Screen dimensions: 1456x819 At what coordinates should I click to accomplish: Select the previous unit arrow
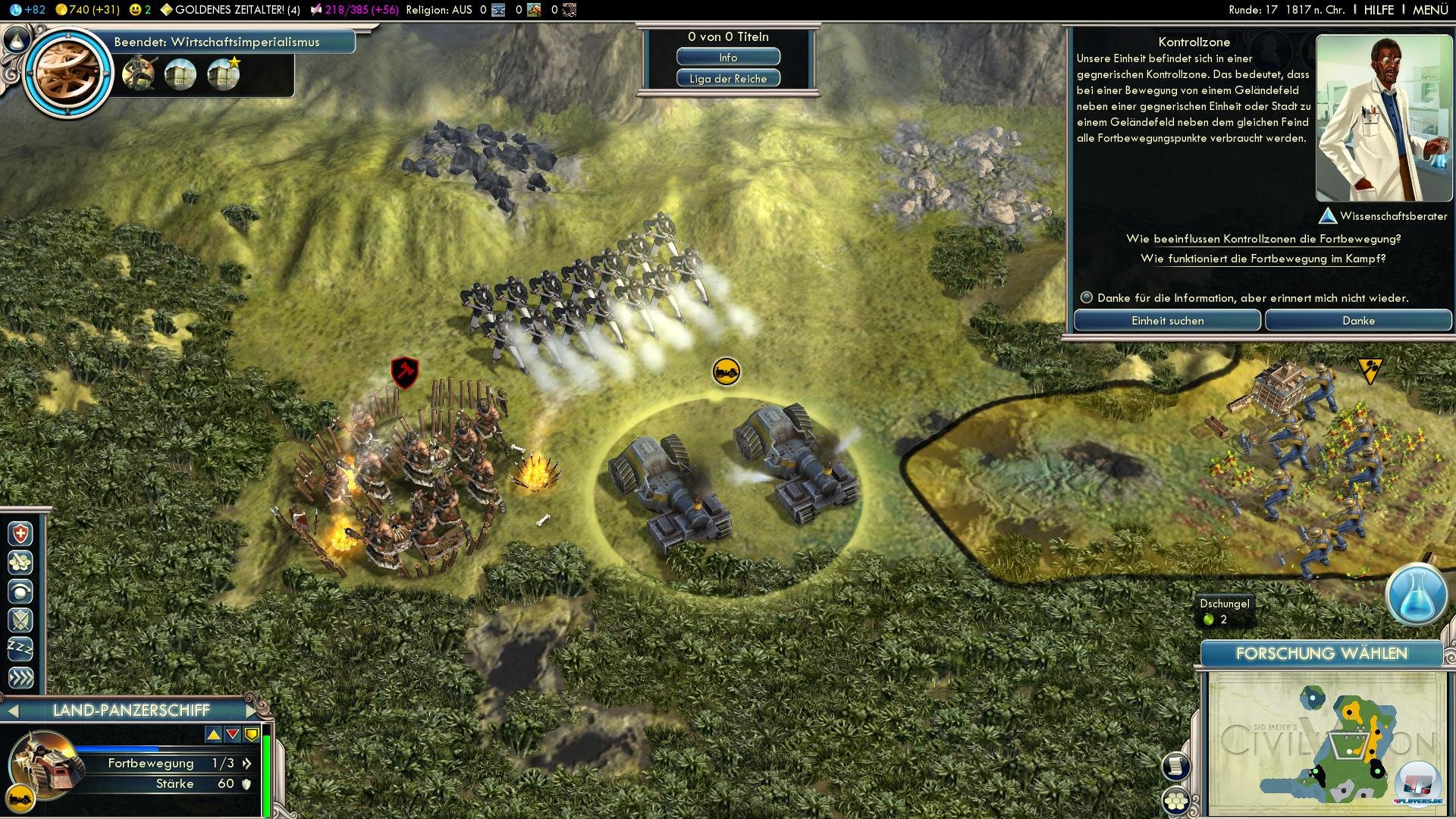(12, 711)
